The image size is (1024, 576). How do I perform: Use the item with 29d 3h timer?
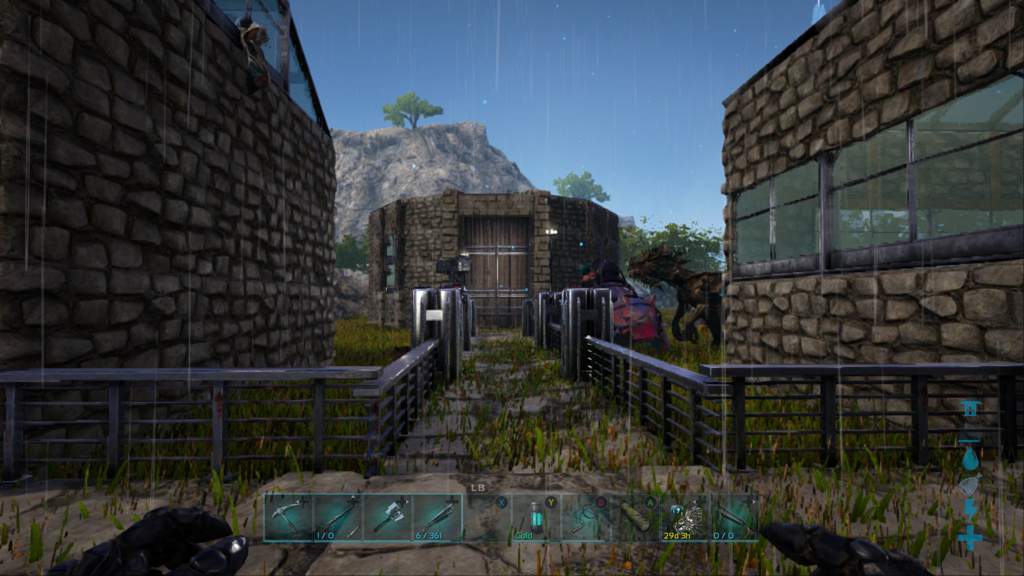tap(685, 517)
